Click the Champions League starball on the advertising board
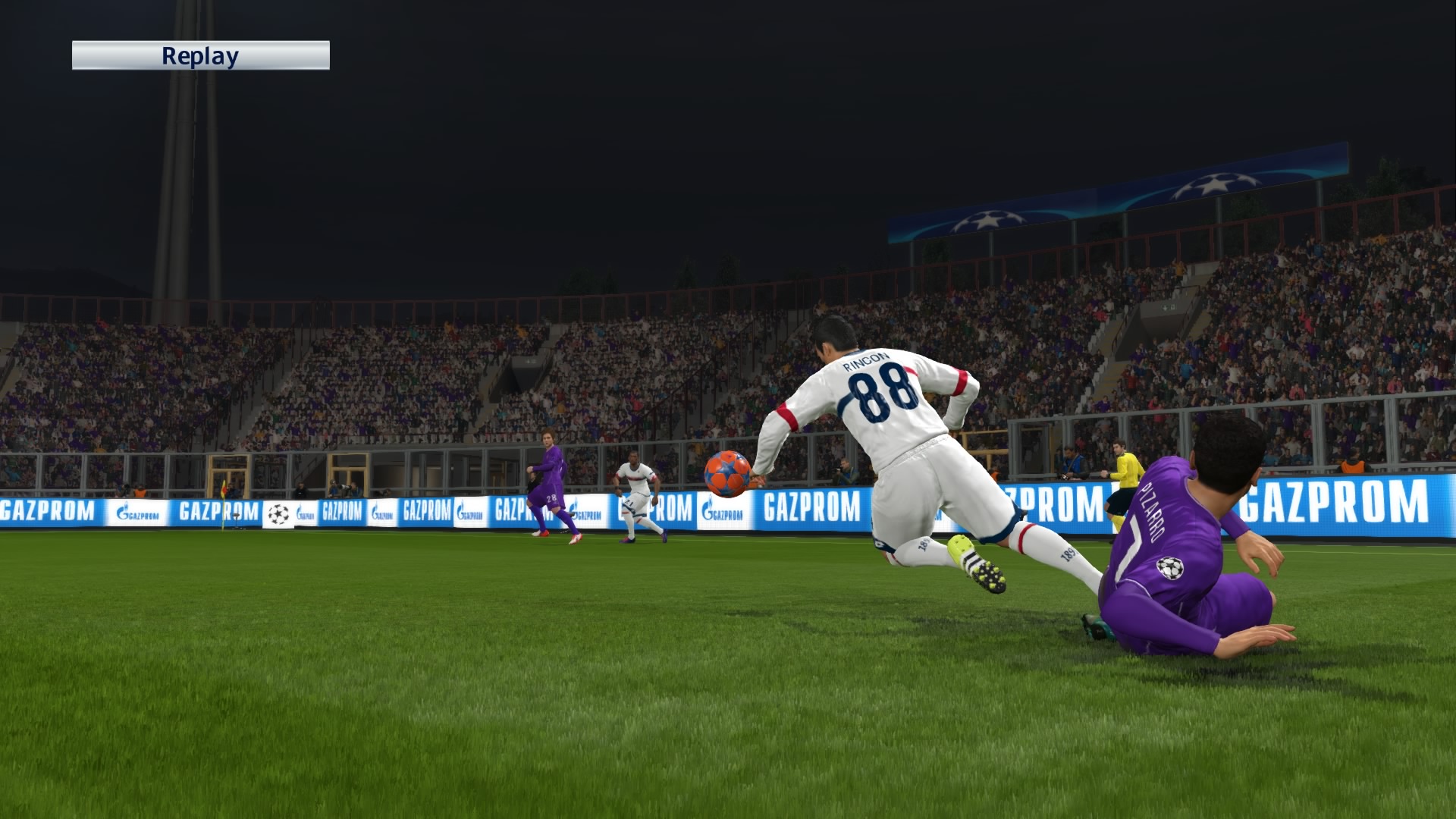1456x819 pixels. tap(278, 514)
